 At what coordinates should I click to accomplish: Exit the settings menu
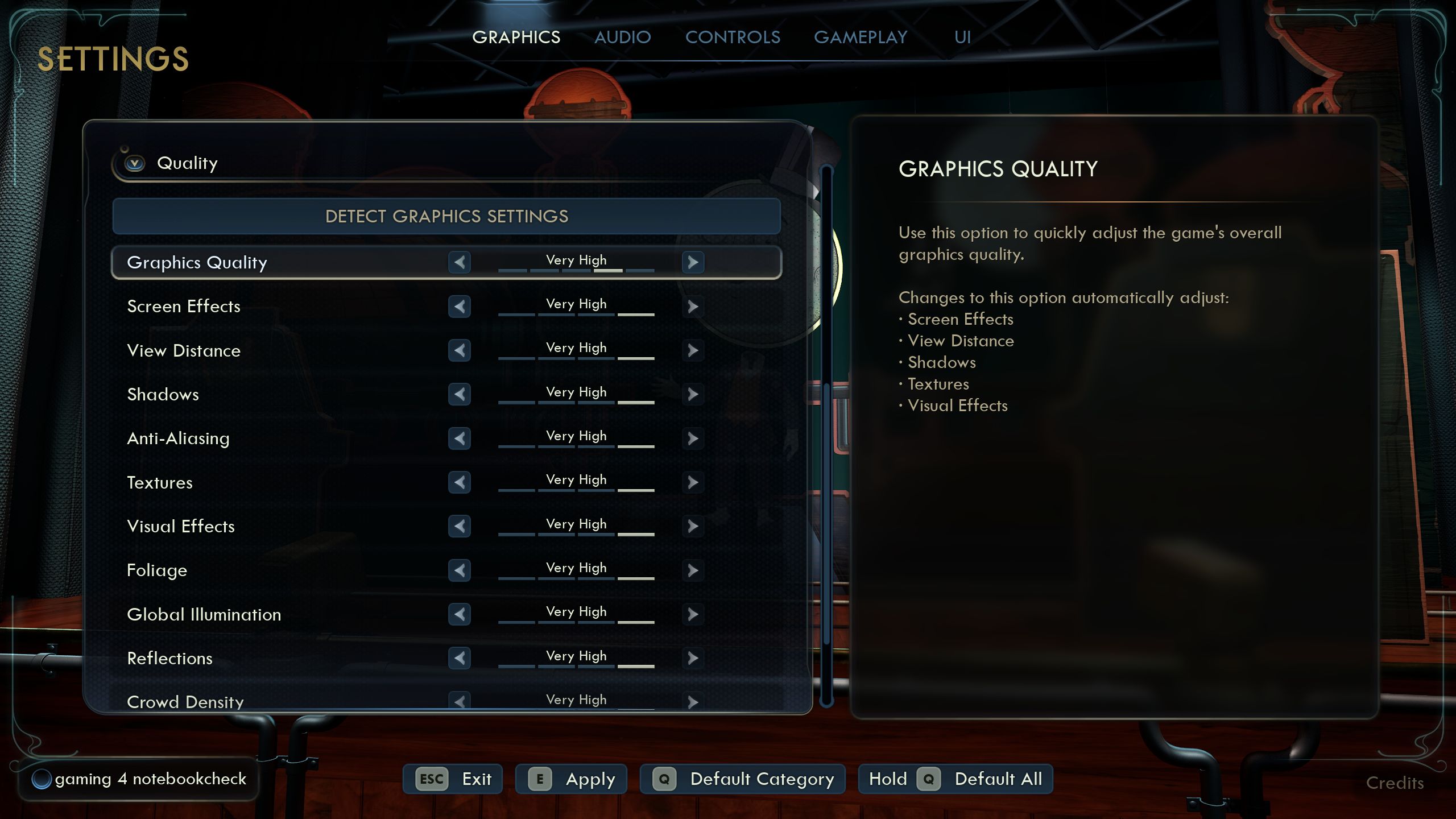(x=453, y=779)
